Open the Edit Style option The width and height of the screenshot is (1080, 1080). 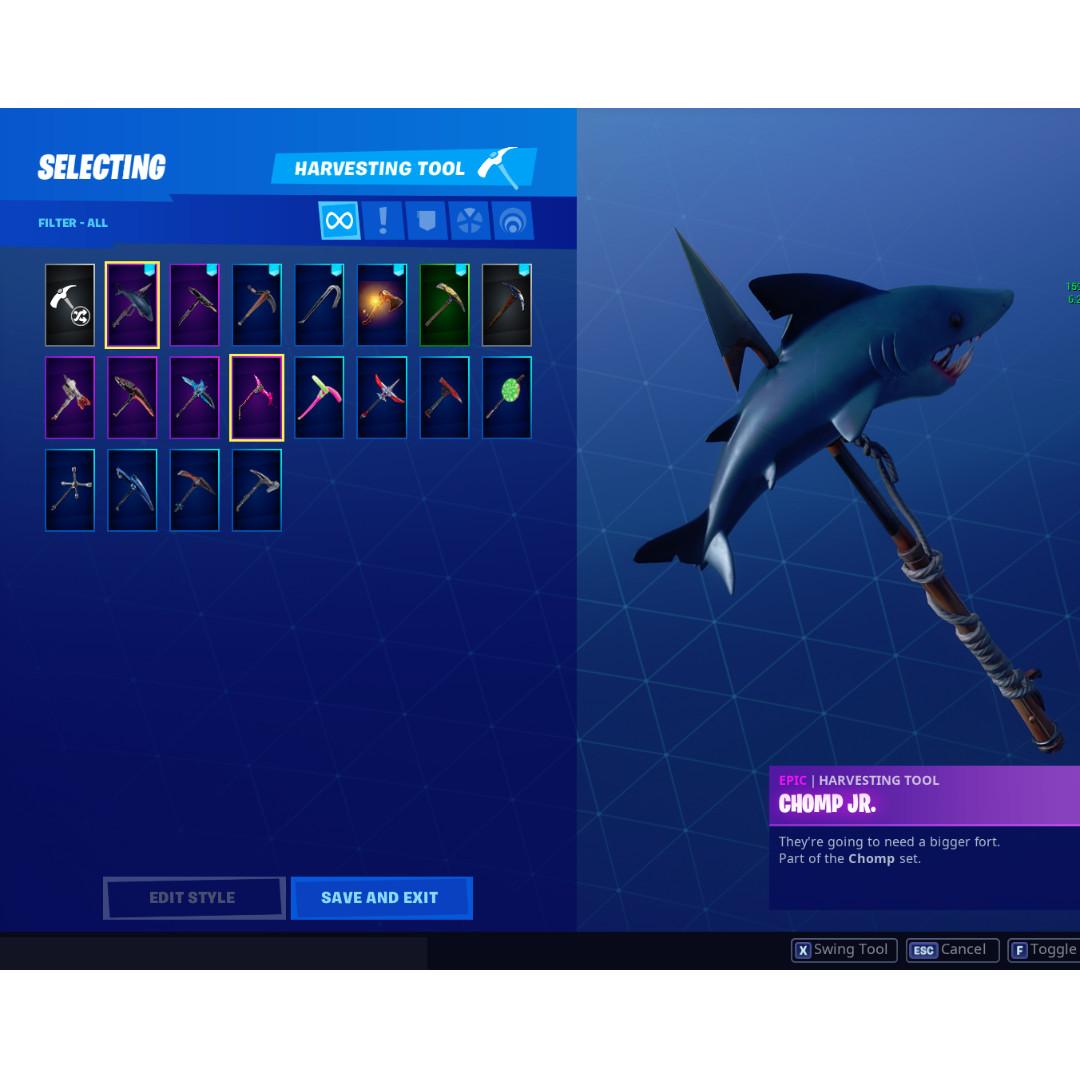tap(193, 897)
